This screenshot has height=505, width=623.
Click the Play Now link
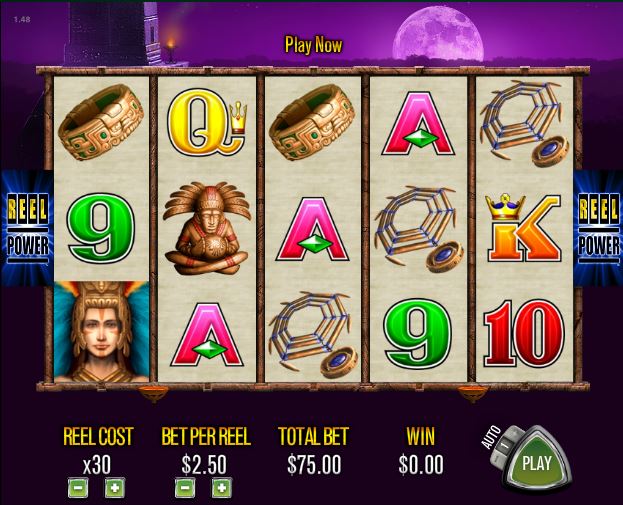point(313,45)
